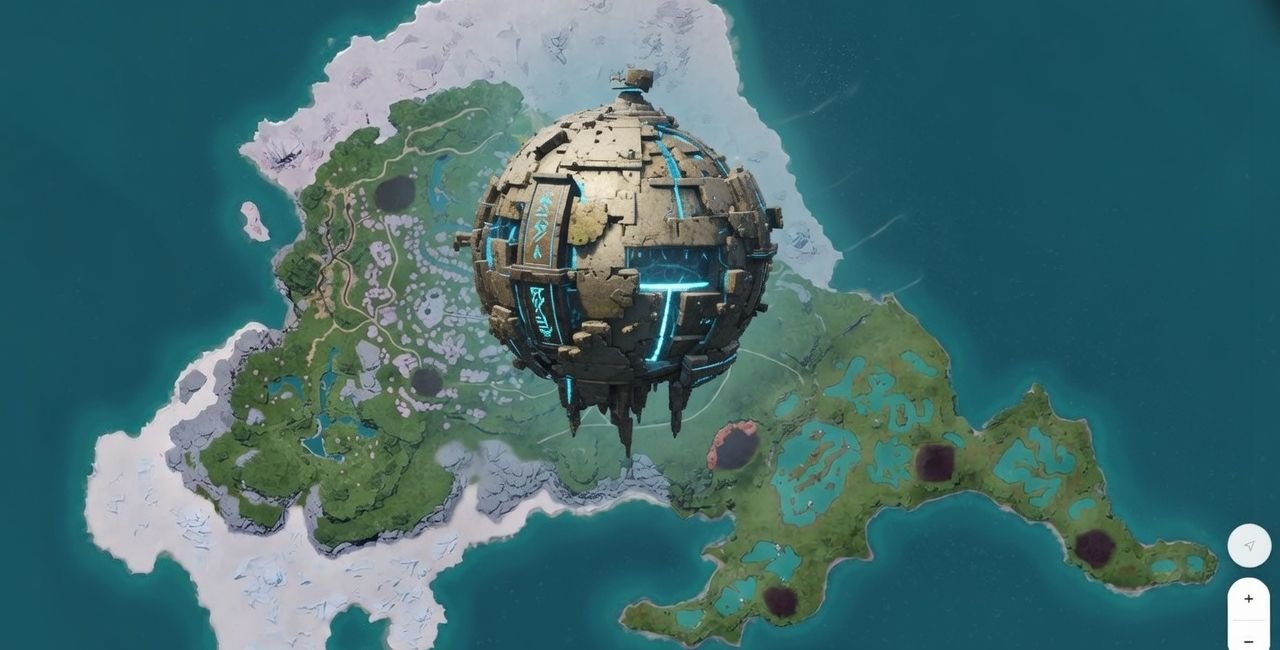Zoom out using the minus button
The image size is (1280, 650).
tap(1249, 640)
